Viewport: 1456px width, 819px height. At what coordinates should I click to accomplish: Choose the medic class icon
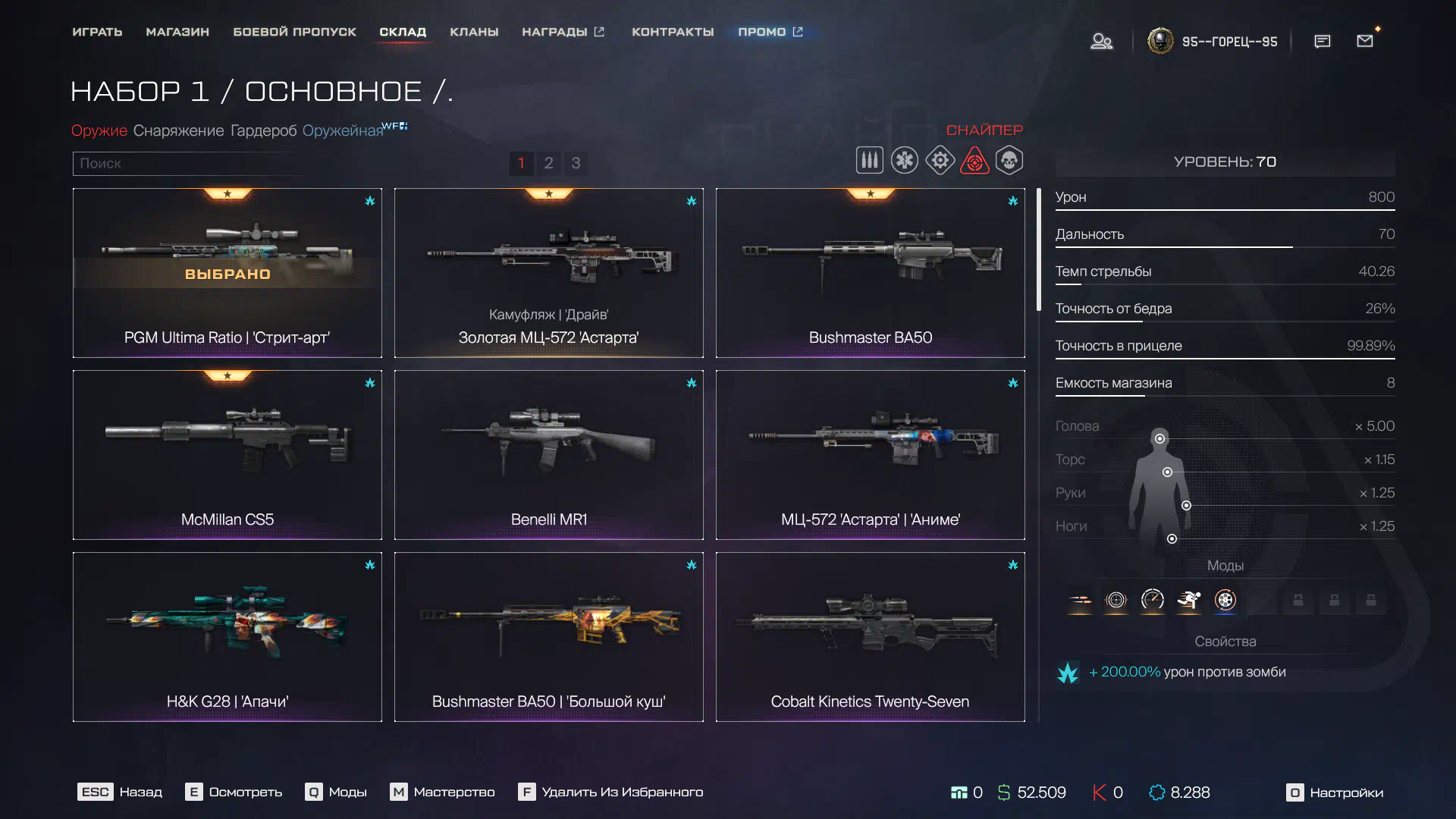pyautogui.click(x=904, y=161)
